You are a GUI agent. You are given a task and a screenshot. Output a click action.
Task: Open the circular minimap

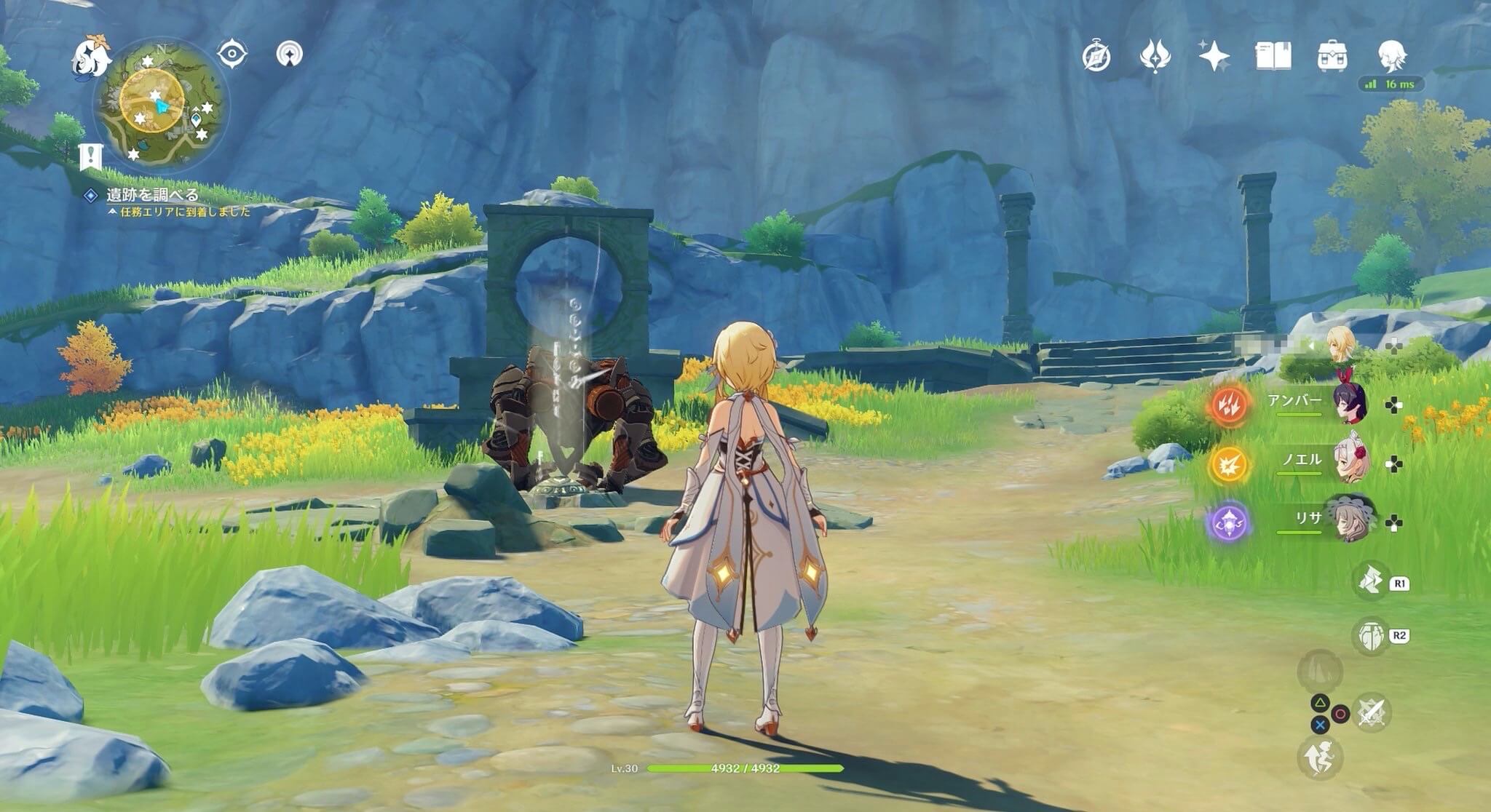[159, 106]
